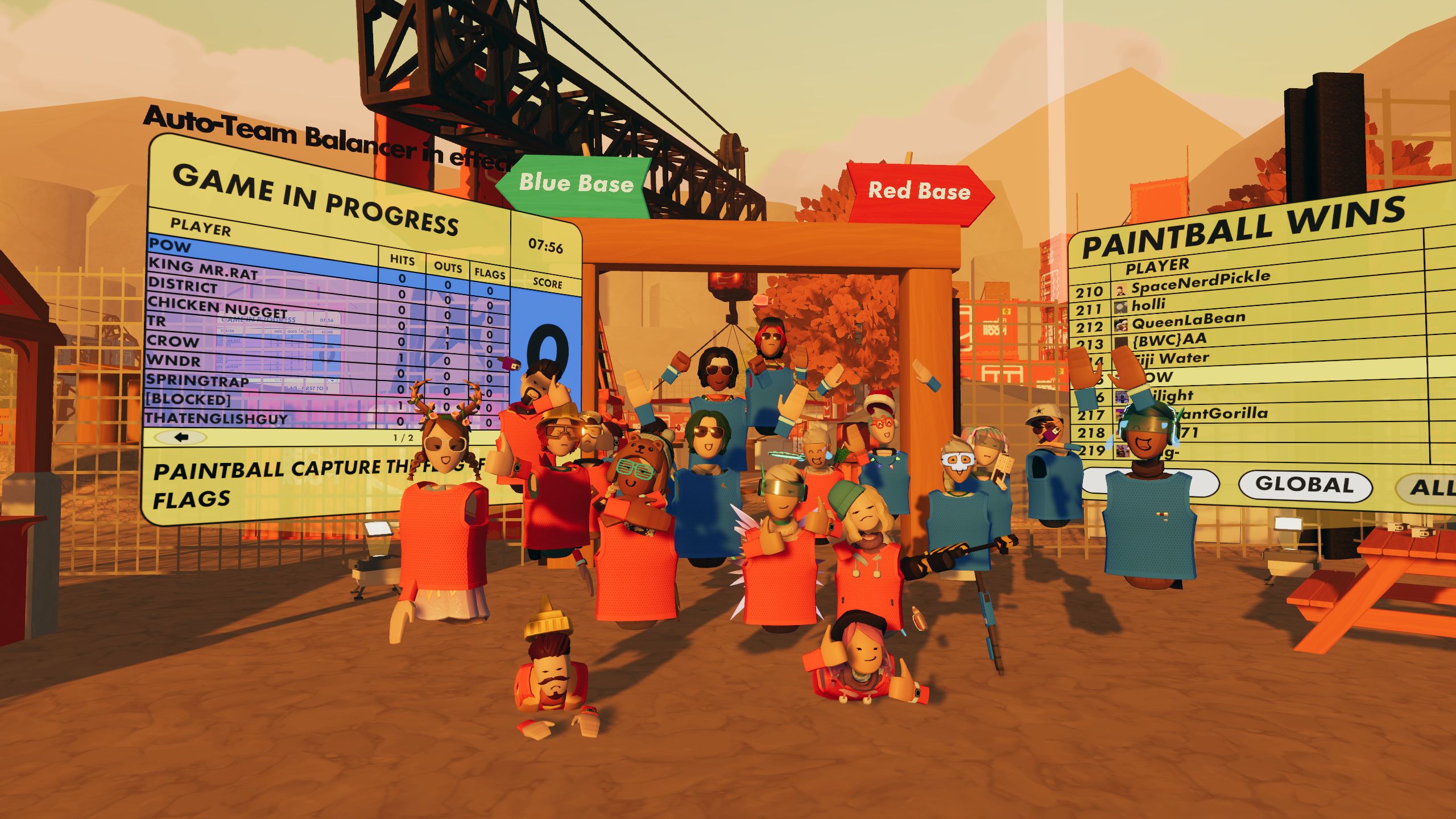This screenshot has height=819, width=1456.
Task: Open QueenLaBean's leaderboard entry
Action: click(1188, 321)
